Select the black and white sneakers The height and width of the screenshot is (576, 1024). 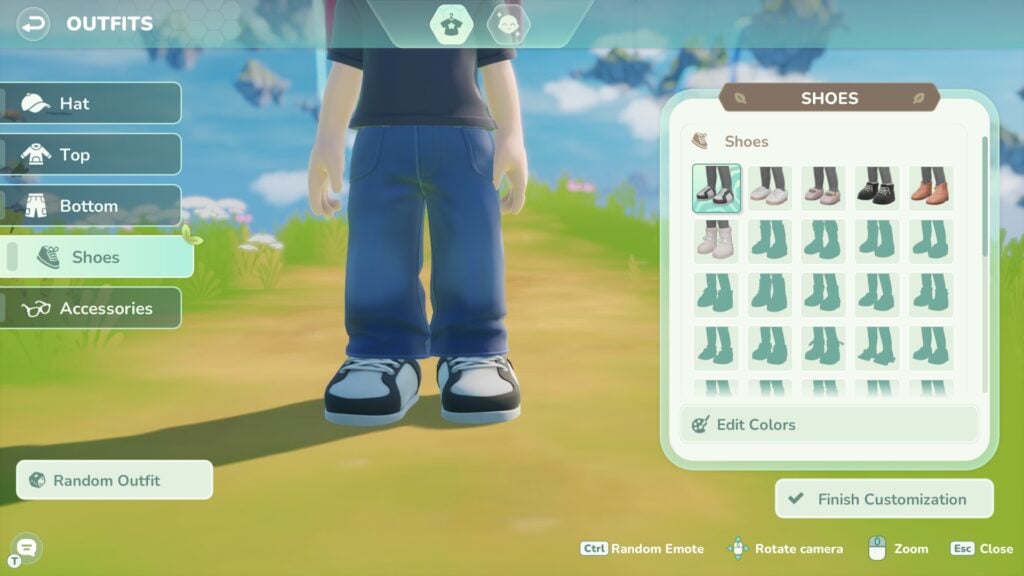tap(717, 188)
